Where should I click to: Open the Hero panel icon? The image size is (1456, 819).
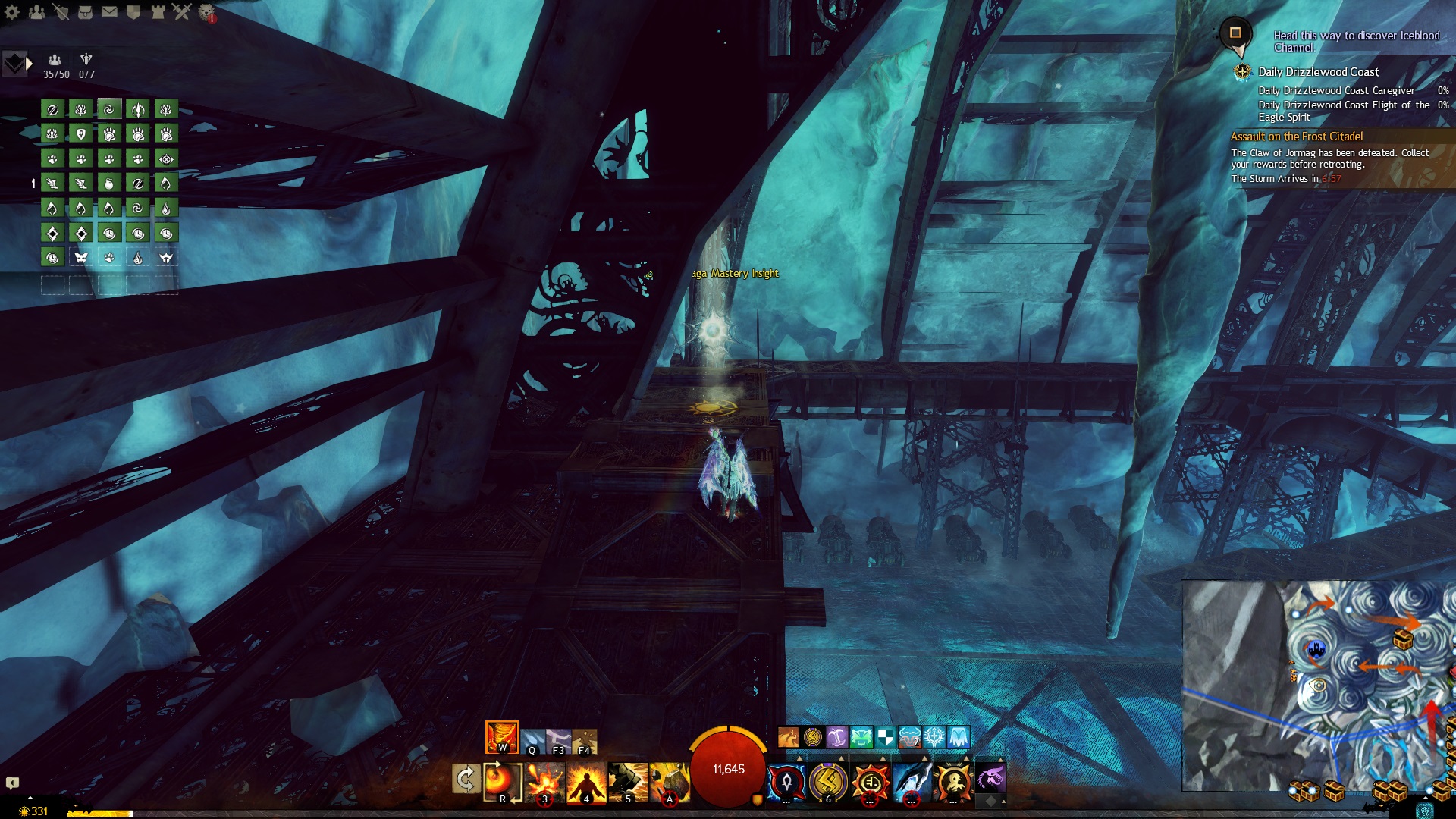(61, 12)
